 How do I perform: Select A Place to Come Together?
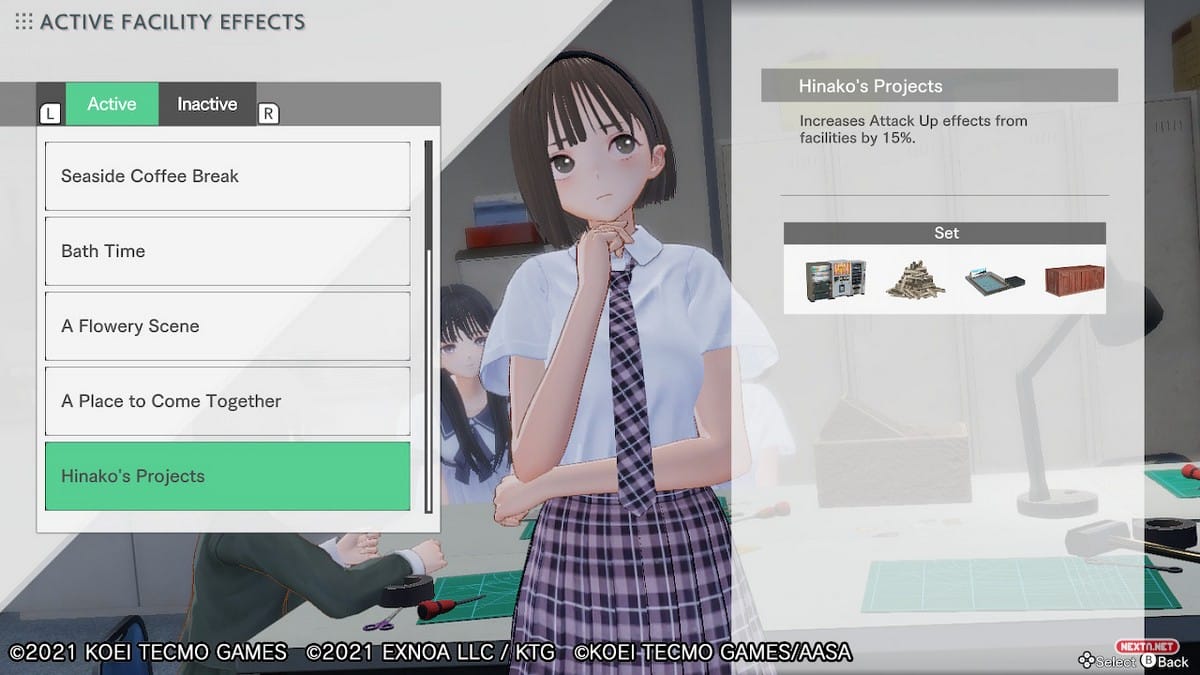point(227,401)
